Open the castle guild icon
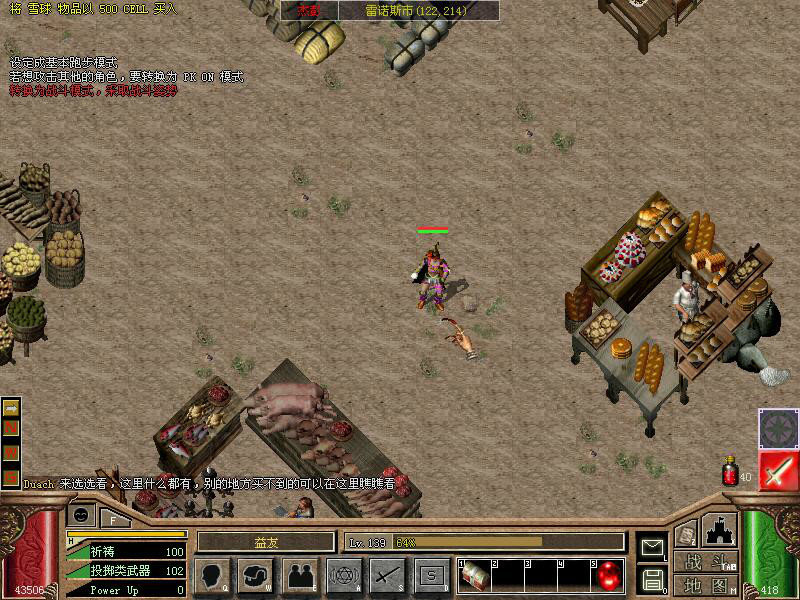This screenshot has width=800, height=600. click(x=720, y=531)
